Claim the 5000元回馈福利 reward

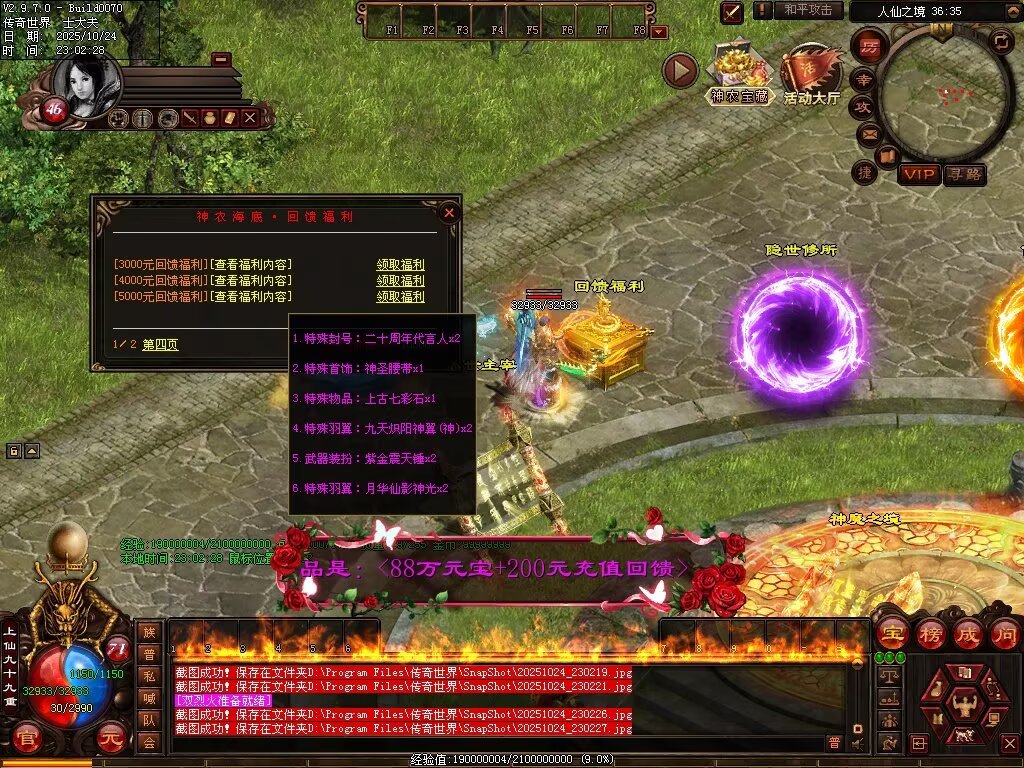(x=400, y=297)
